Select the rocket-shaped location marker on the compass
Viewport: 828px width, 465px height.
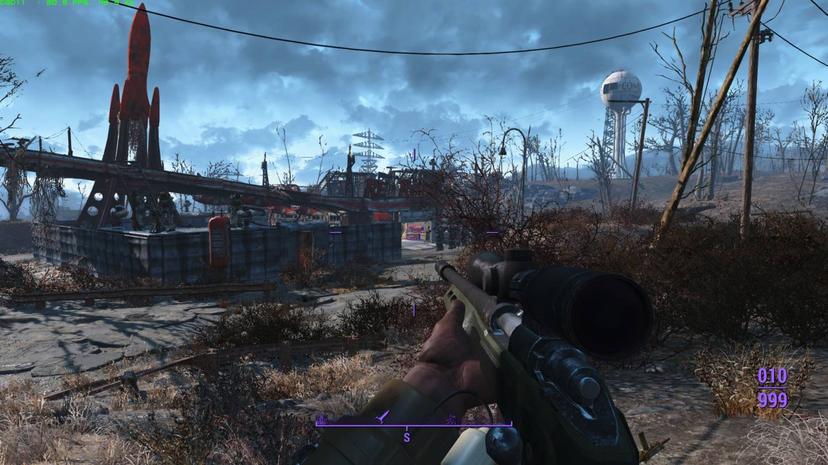[380, 416]
